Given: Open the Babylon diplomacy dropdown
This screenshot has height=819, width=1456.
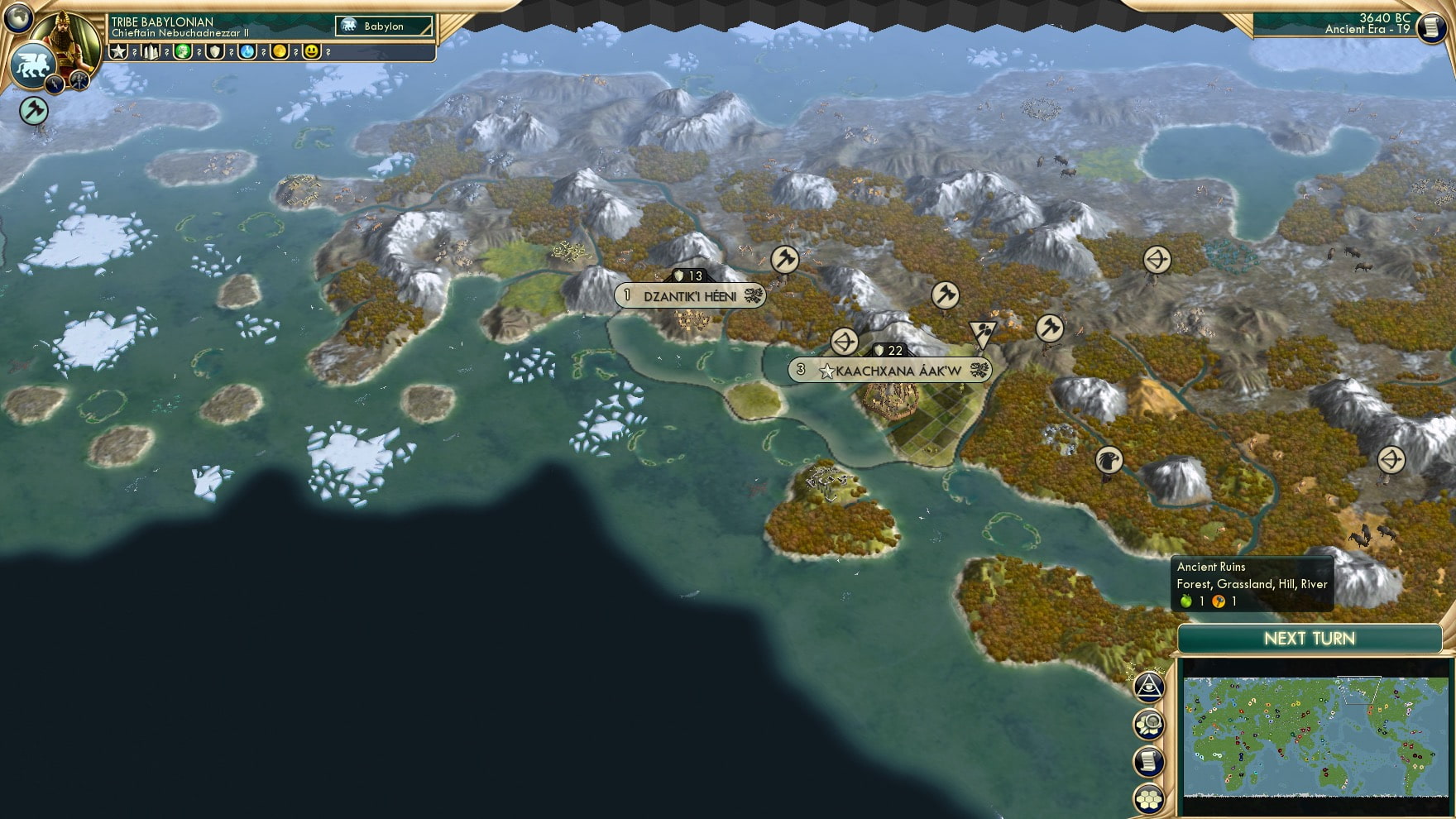Looking at the screenshot, I should pyautogui.click(x=385, y=26).
